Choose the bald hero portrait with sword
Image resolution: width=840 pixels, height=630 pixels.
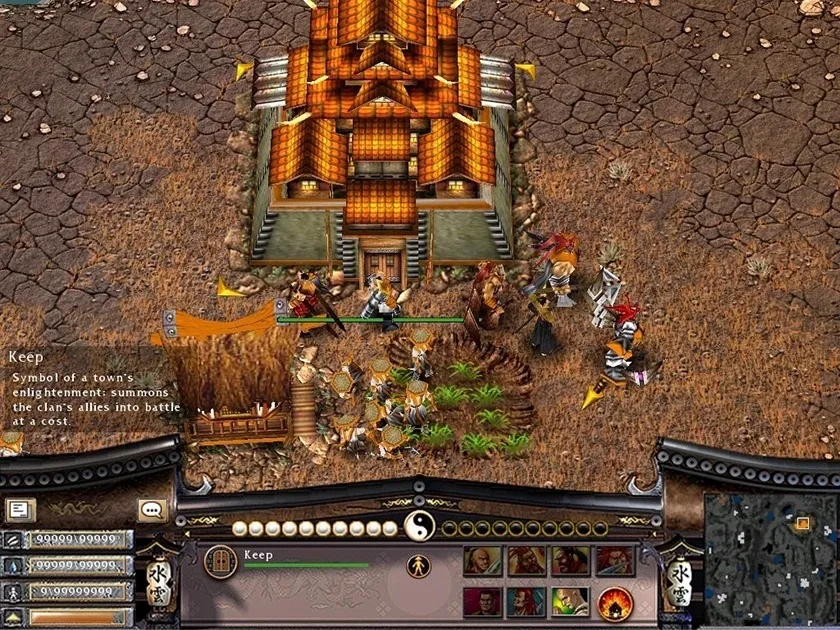pos(482,561)
